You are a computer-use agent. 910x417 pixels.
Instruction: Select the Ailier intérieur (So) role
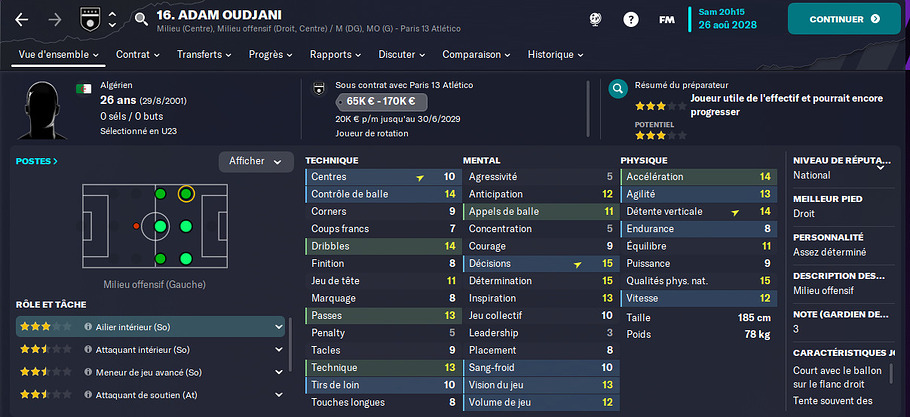coord(150,326)
